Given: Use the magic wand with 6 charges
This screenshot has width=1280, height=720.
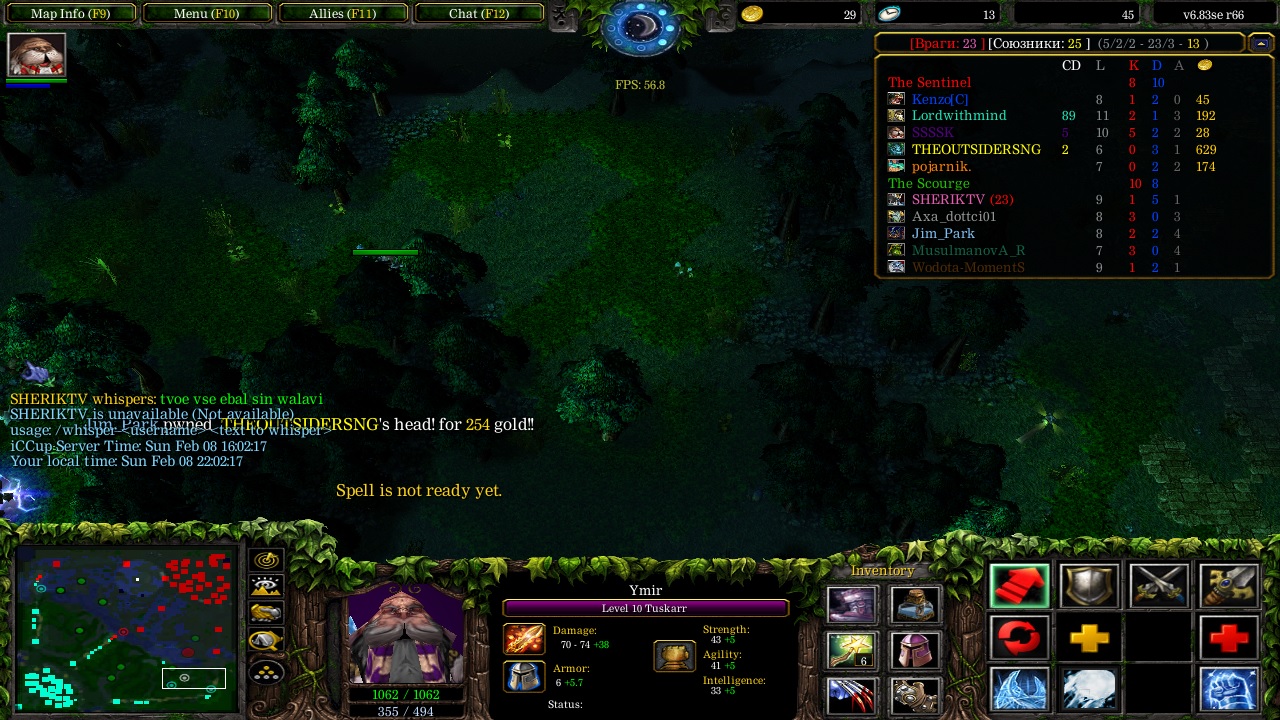Looking at the screenshot, I should point(852,650).
